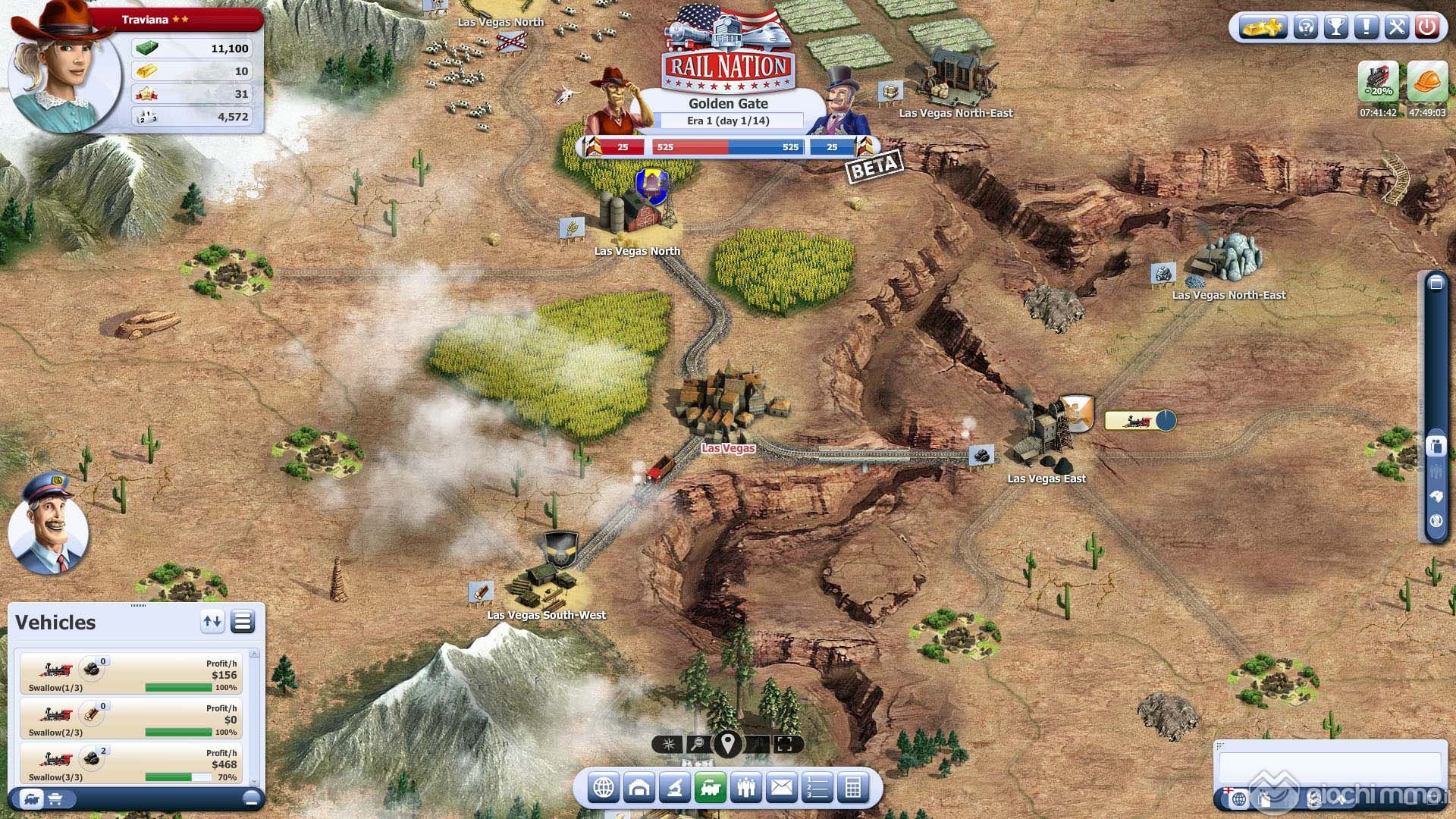Minimize the Vehicles panel

point(251,798)
